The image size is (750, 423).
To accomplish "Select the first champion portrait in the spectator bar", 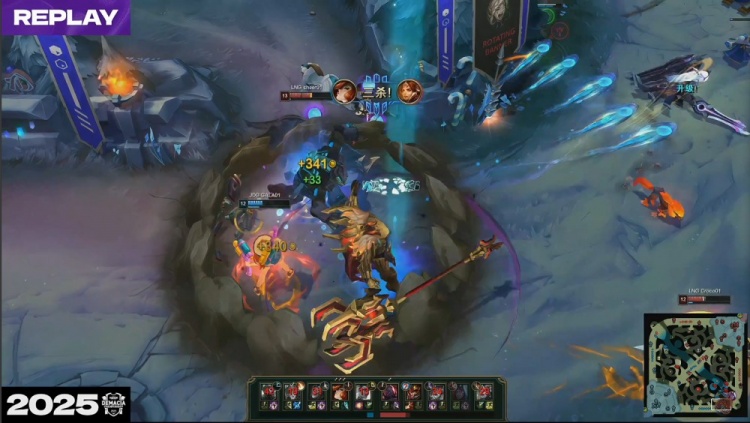I will pos(267,392).
